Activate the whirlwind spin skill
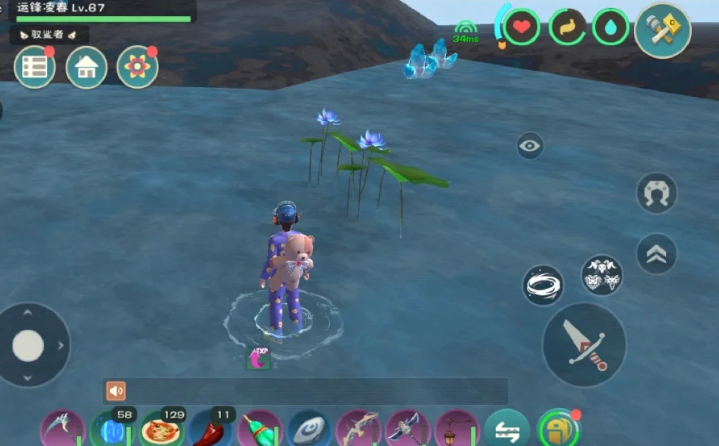 pyautogui.click(x=542, y=286)
